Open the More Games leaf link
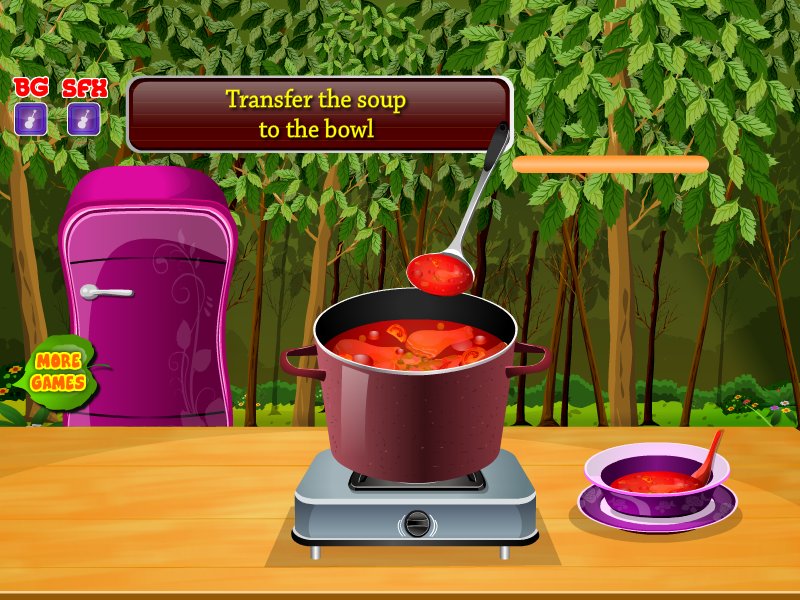 tap(58, 372)
